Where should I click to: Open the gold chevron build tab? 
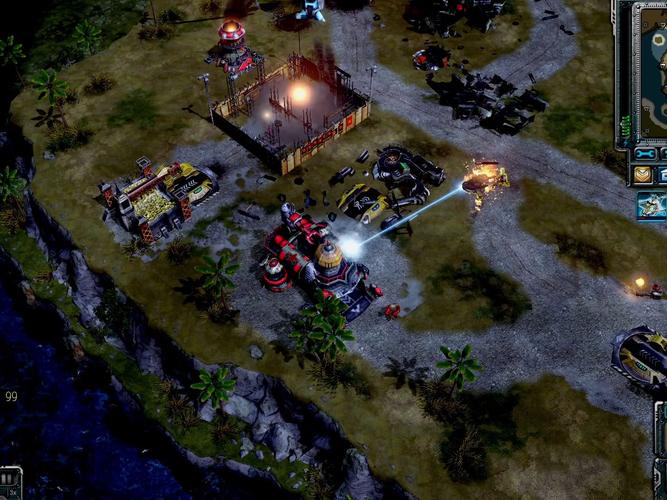(642, 175)
